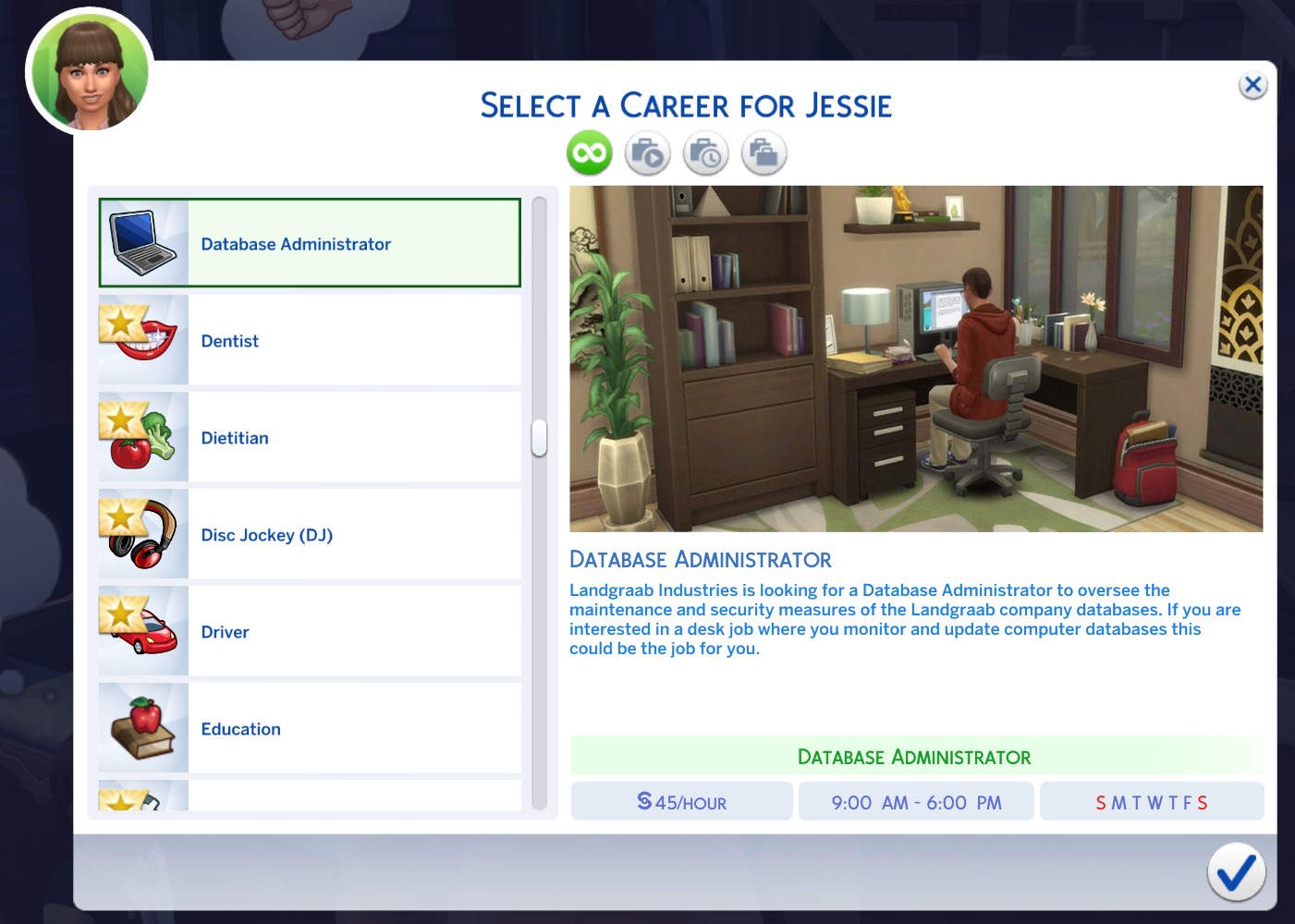Click the briefcase with clock filter icon
The width and height of the screenshot is (1295, 924).
705,152
